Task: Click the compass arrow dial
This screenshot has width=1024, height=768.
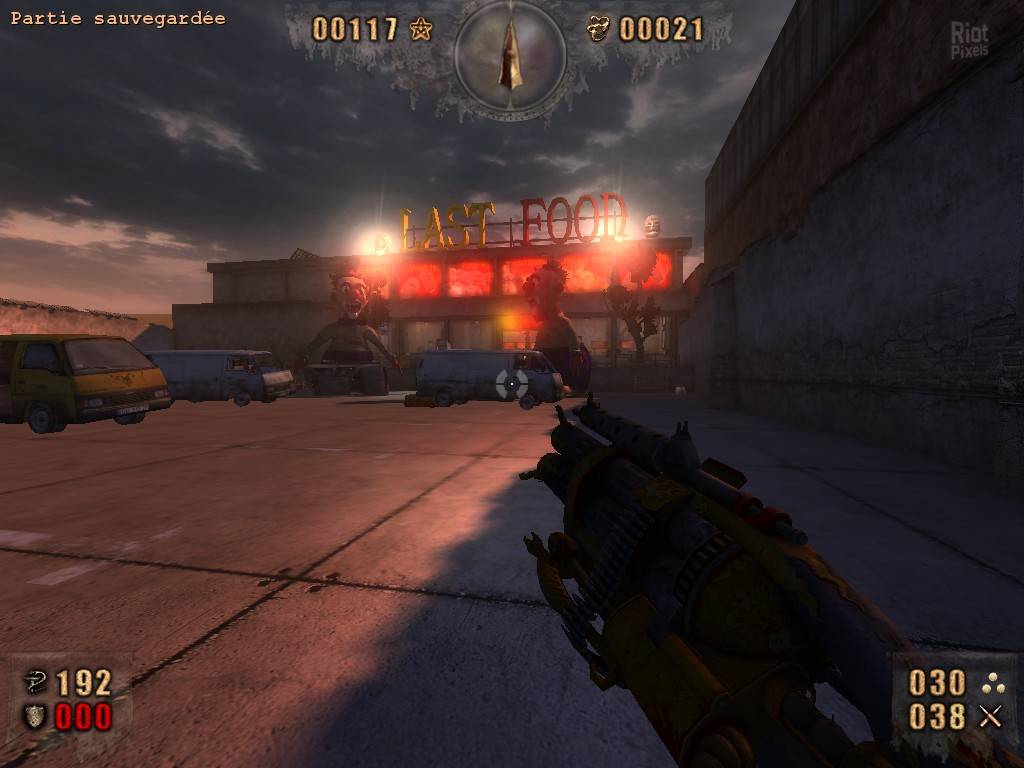Action: click(510, 55)
